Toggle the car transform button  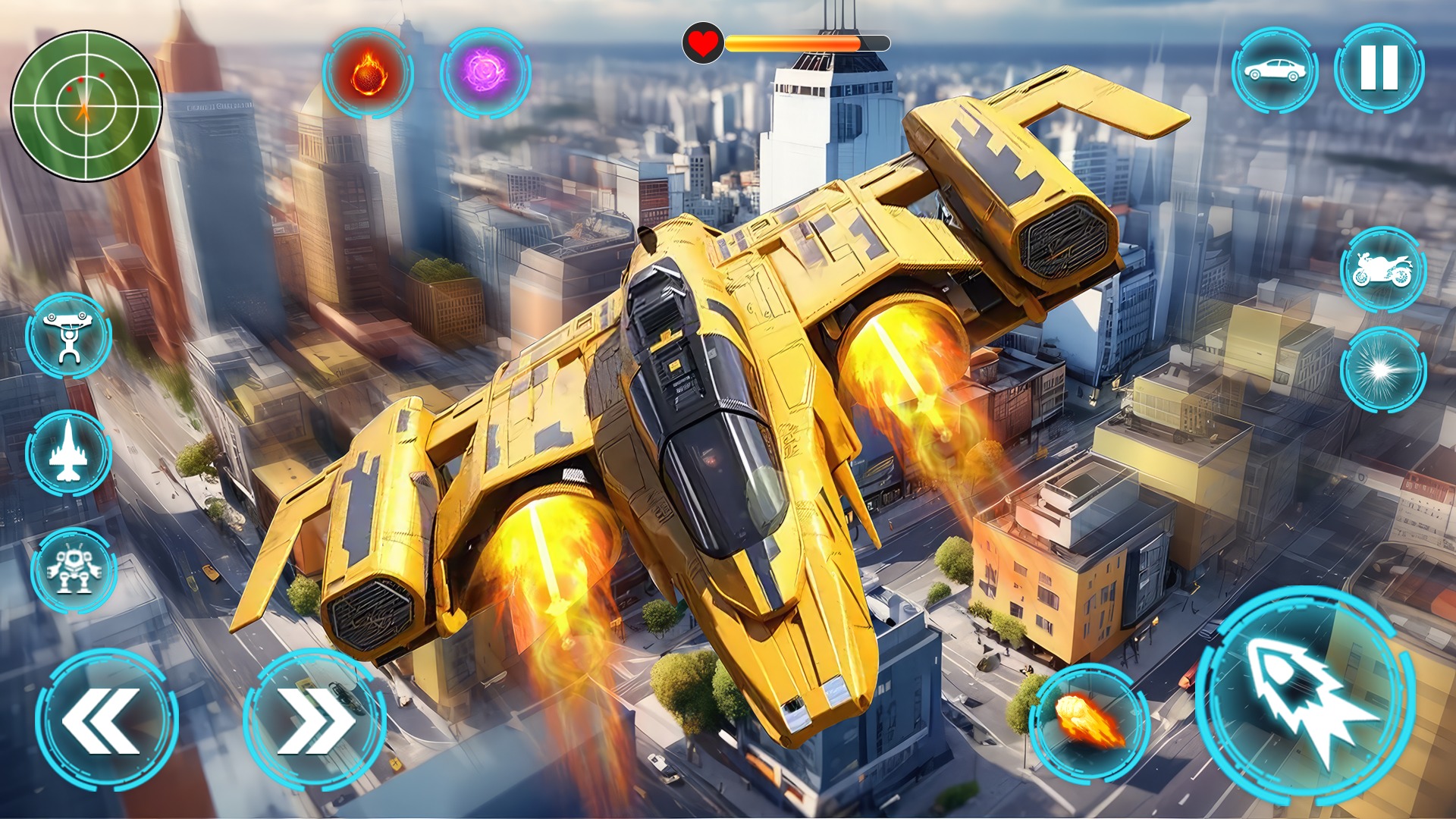(x=1277, y=71)
